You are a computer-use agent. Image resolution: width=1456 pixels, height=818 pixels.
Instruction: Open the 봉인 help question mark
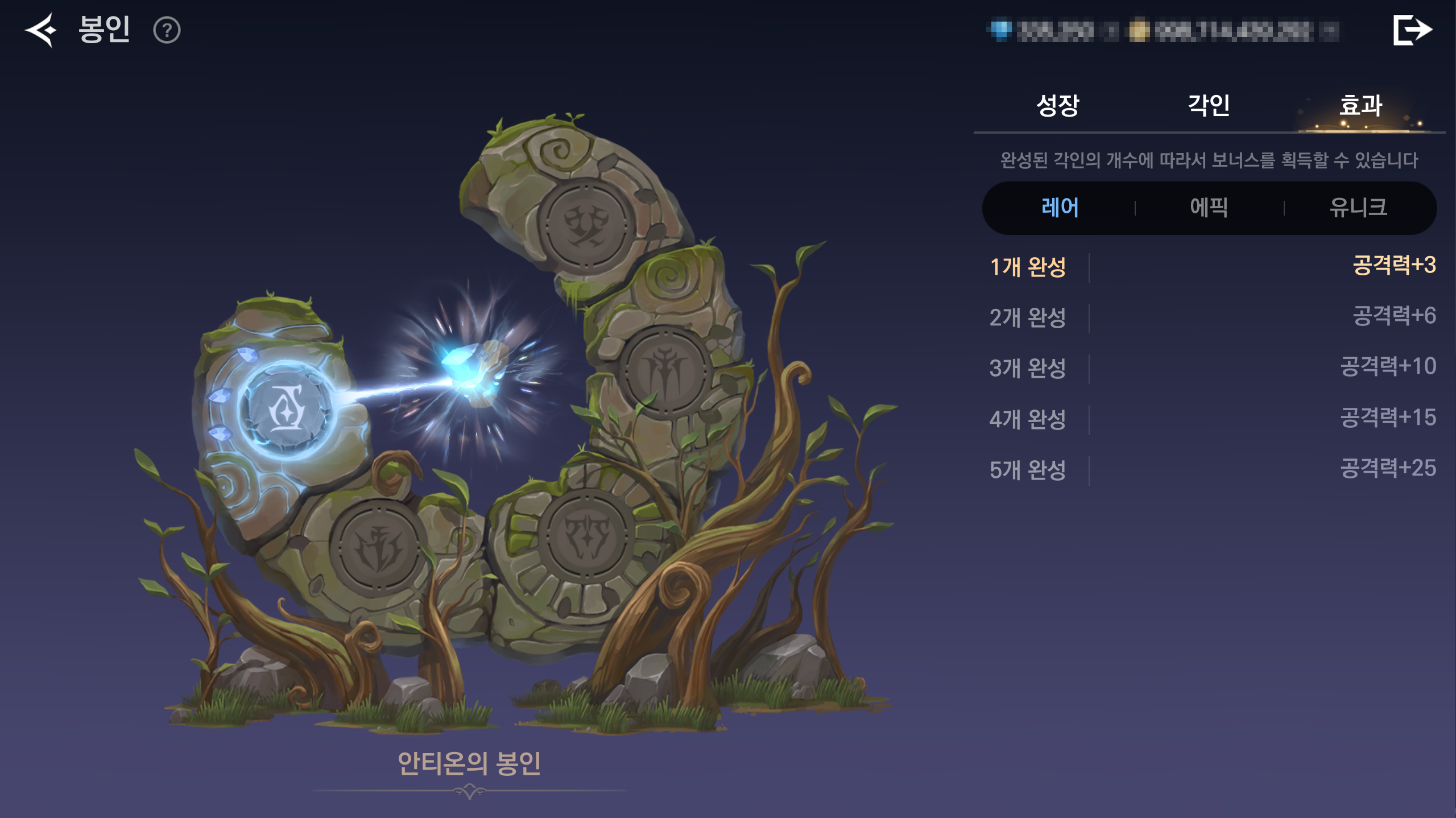click(x=167, y=30)
